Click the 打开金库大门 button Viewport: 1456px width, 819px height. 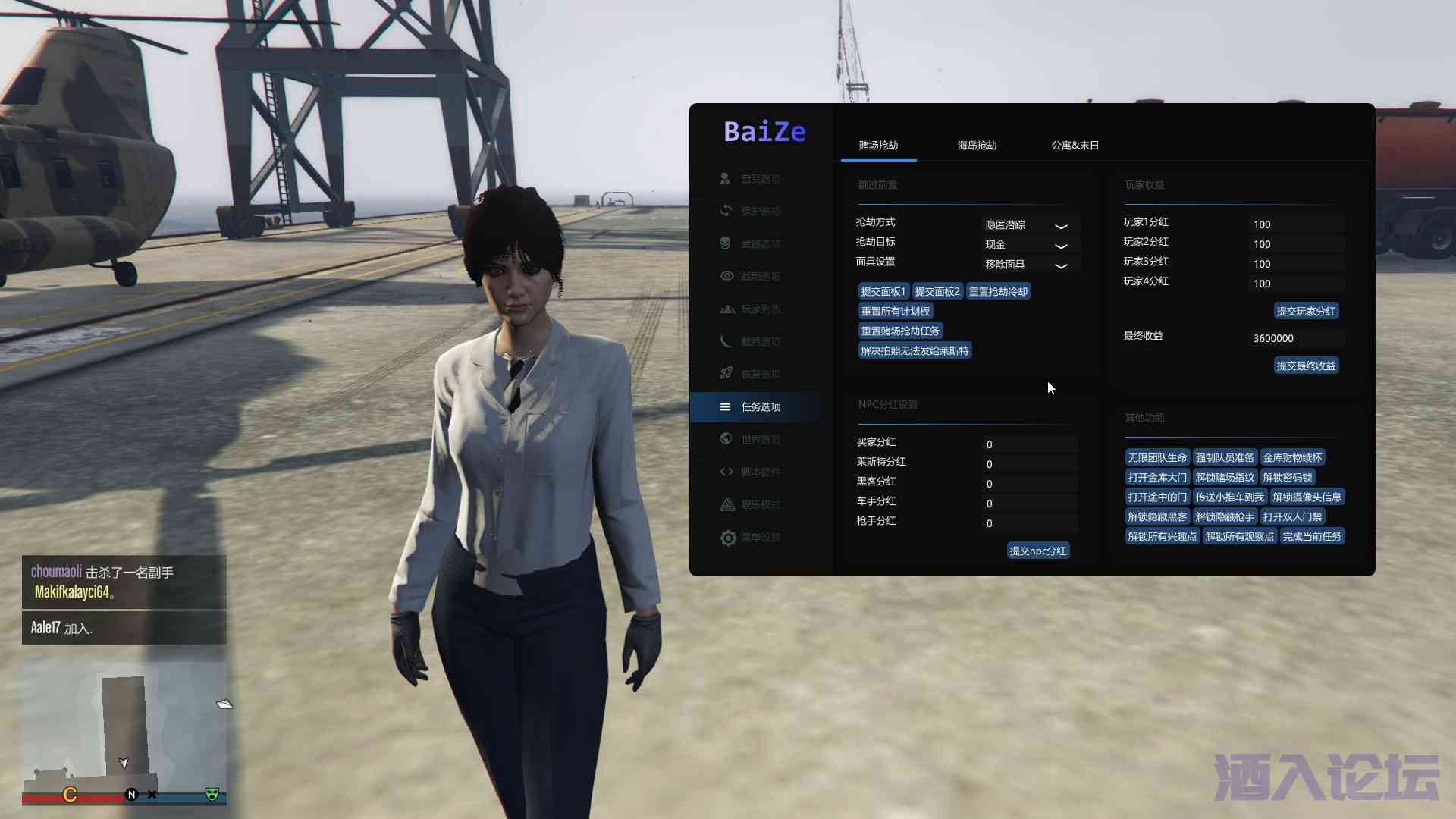click(1156, 478)
